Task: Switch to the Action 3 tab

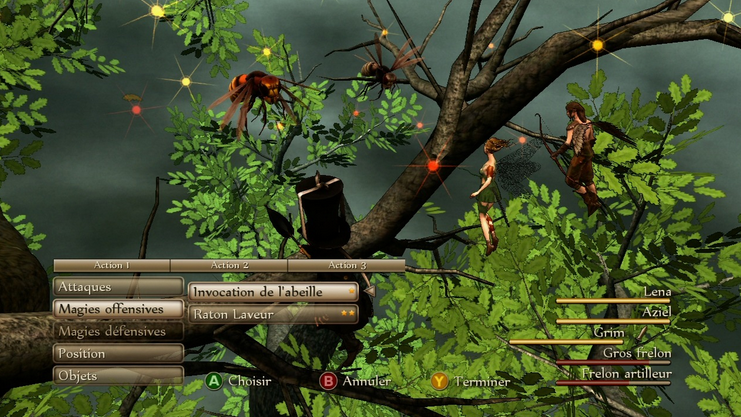Action: click(x=346, y=265)
